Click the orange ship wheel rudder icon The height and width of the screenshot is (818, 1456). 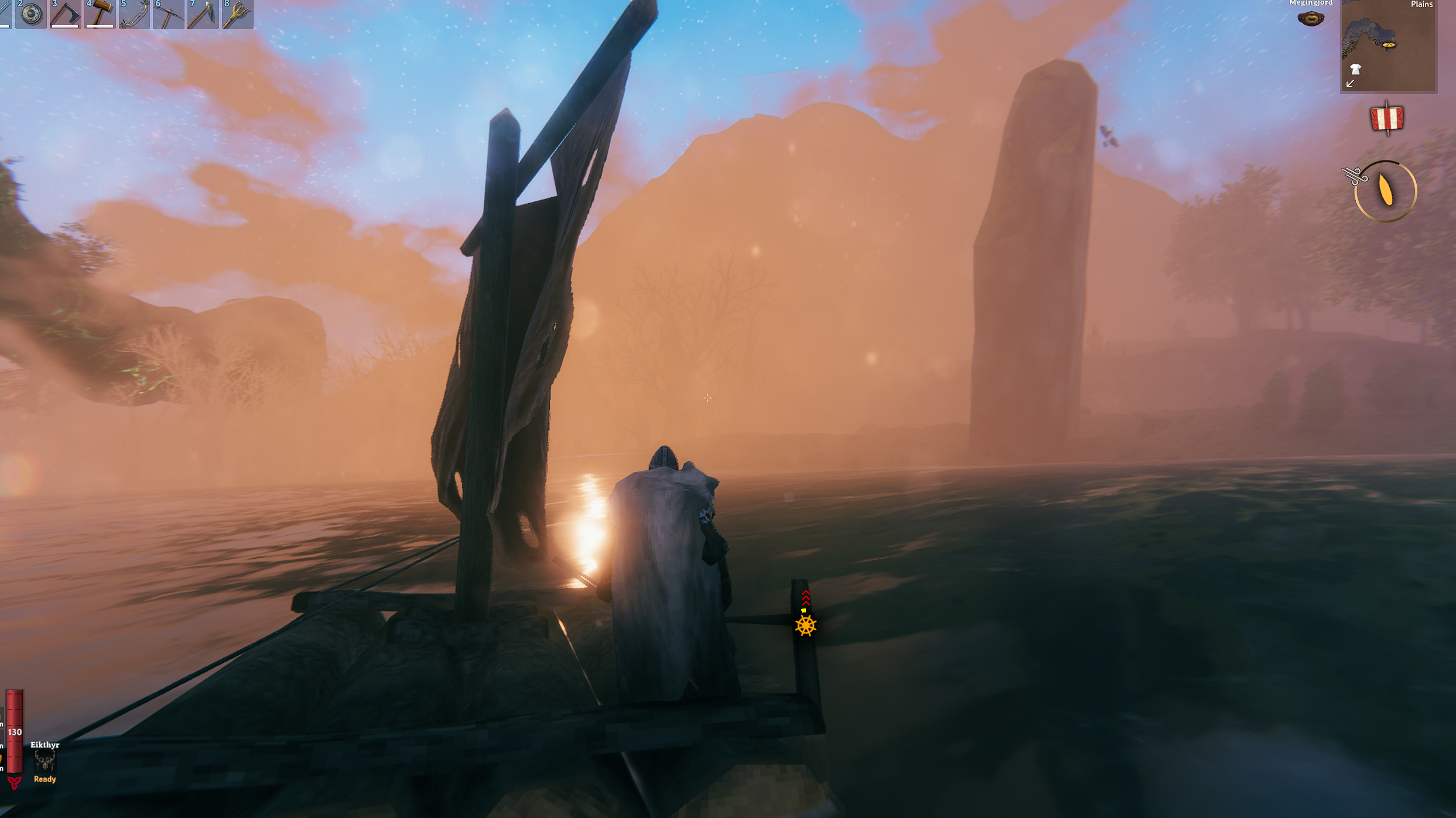click(806, 625)
